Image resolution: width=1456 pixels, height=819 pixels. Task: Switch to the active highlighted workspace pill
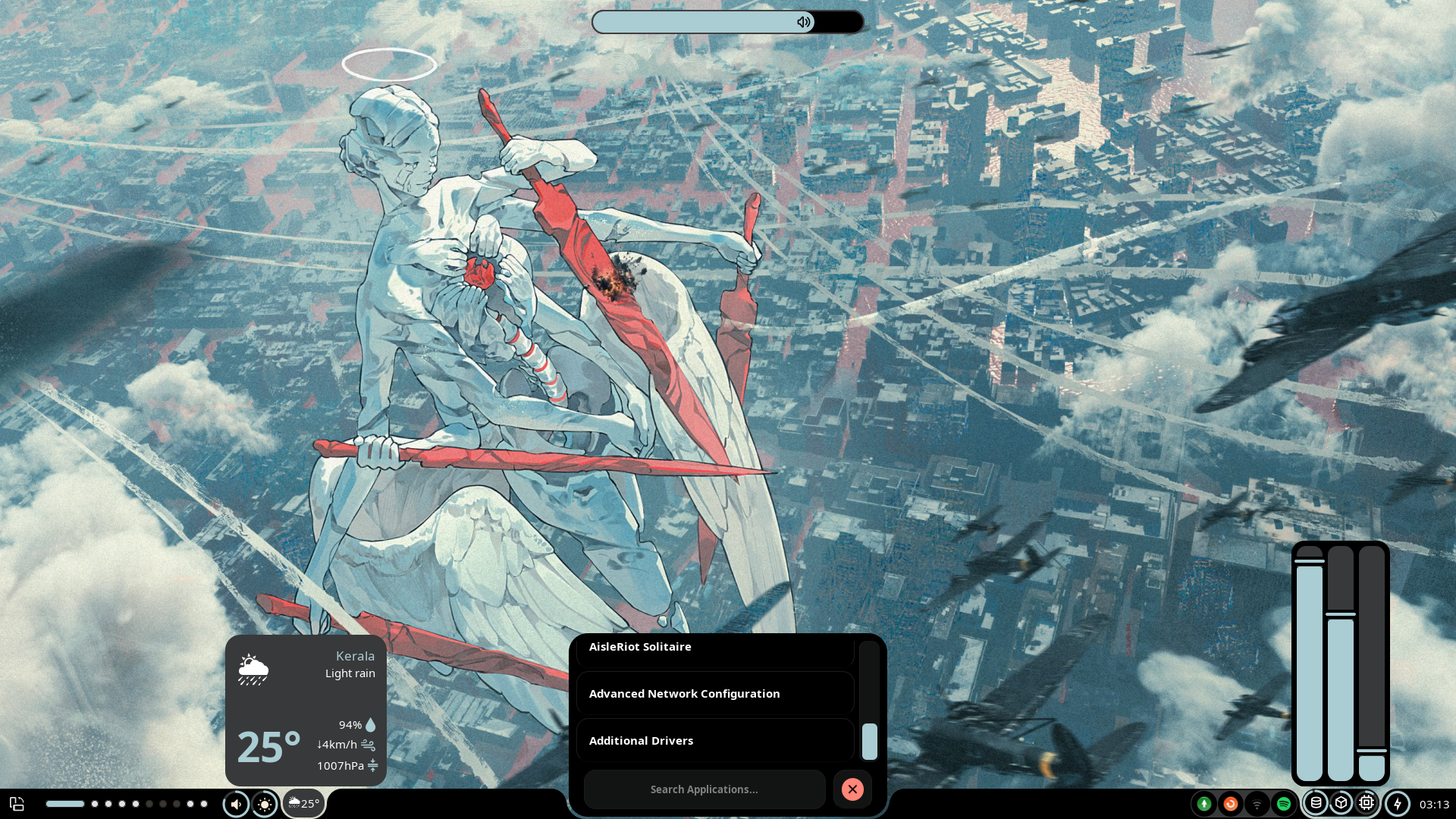pos(65,804)
